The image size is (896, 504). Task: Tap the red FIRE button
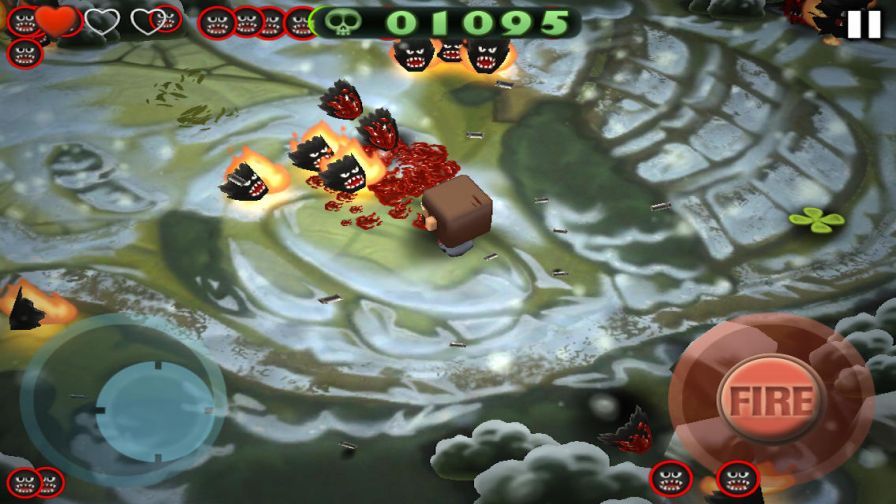point(771,399)
